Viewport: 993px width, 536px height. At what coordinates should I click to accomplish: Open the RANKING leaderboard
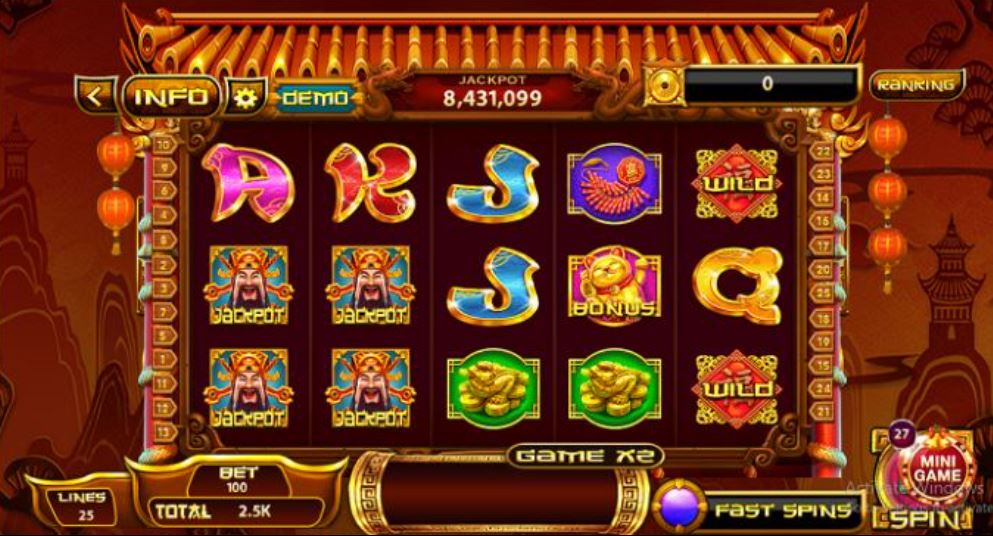pos(915,86)
